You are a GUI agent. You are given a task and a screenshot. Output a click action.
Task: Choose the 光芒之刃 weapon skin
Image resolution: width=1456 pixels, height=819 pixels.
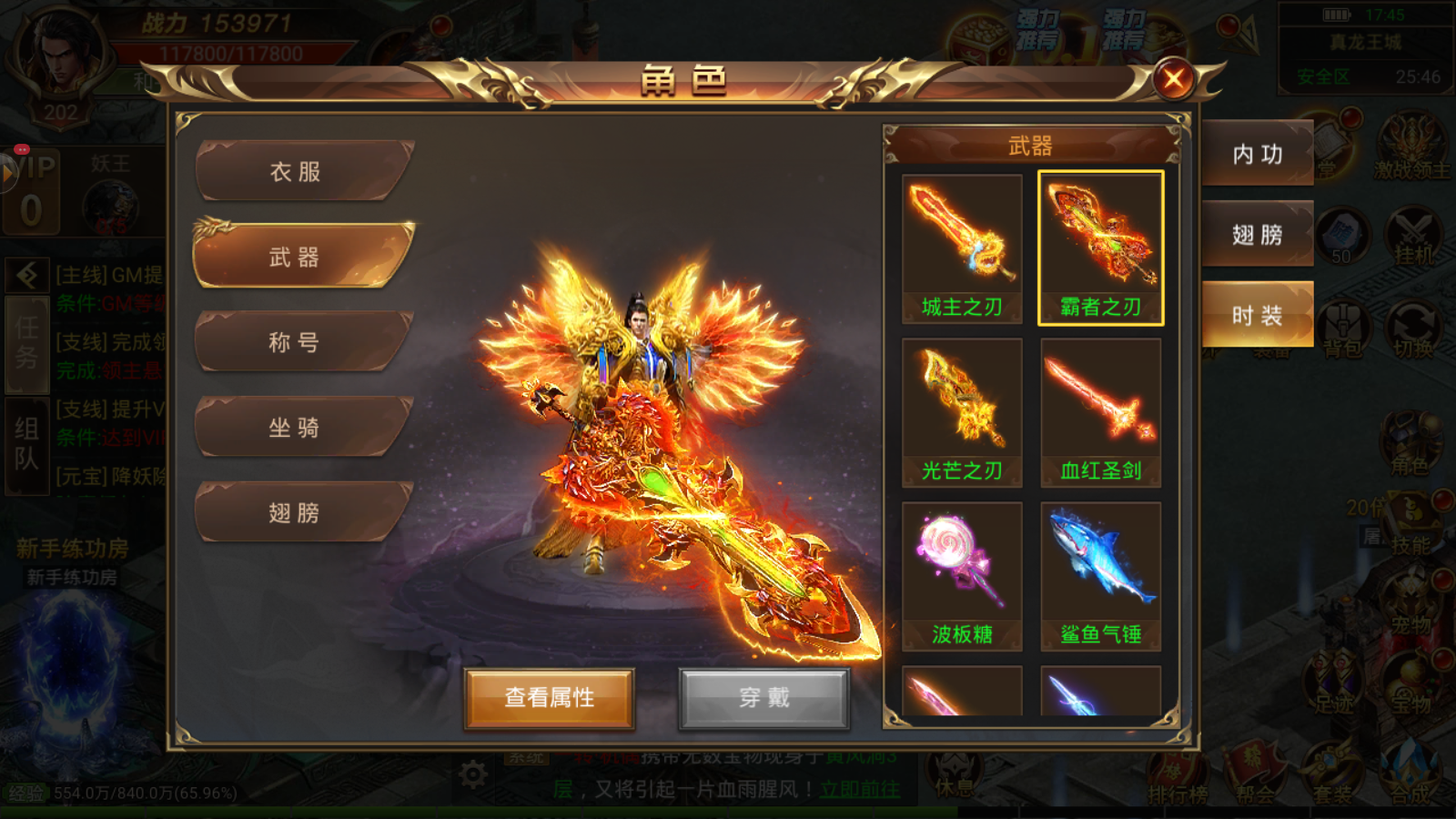[x=962, y=412]
